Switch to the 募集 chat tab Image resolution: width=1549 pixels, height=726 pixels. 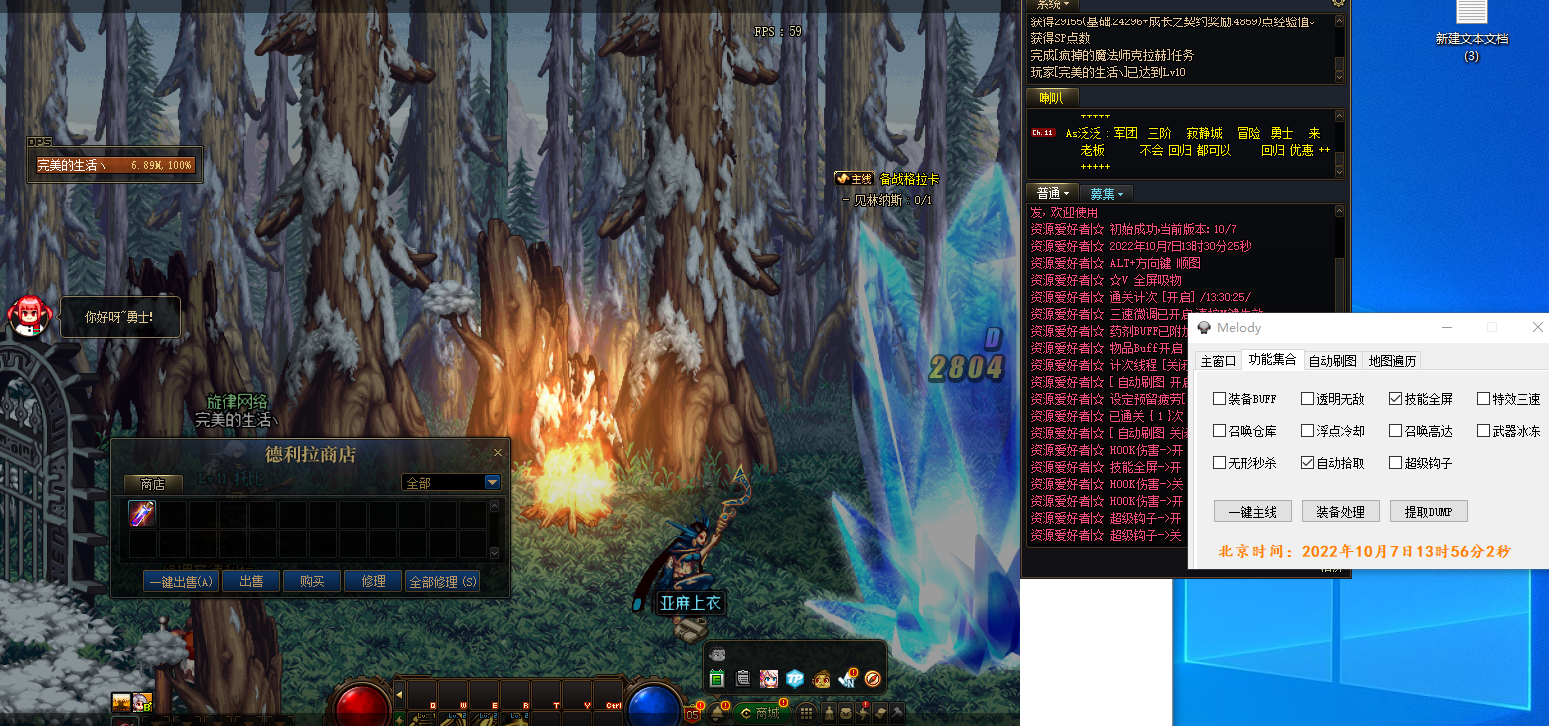pos(1106,193)
